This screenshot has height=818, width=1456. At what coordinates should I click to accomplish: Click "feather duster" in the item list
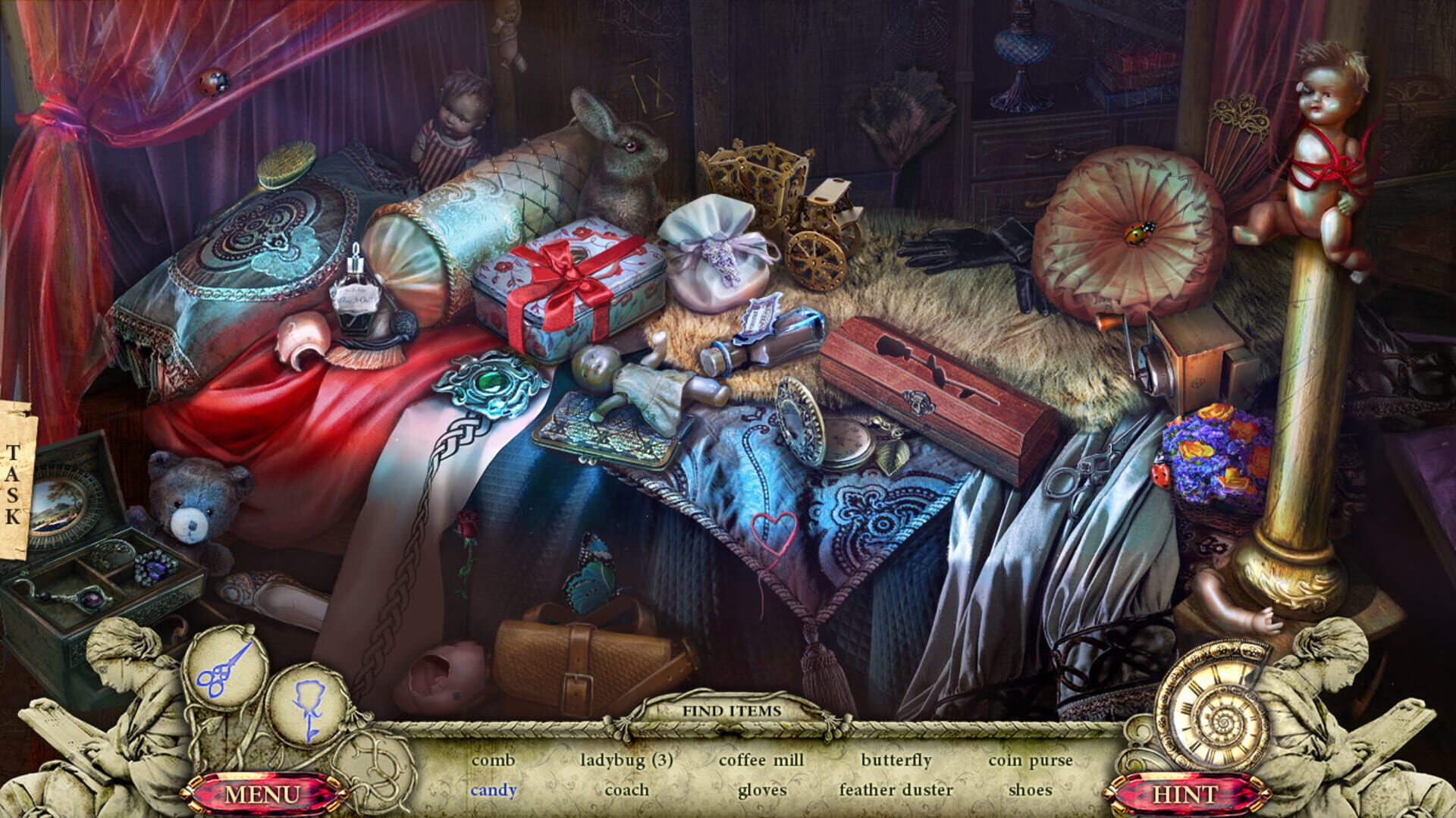pyautogui.click(x=895, y=789)
